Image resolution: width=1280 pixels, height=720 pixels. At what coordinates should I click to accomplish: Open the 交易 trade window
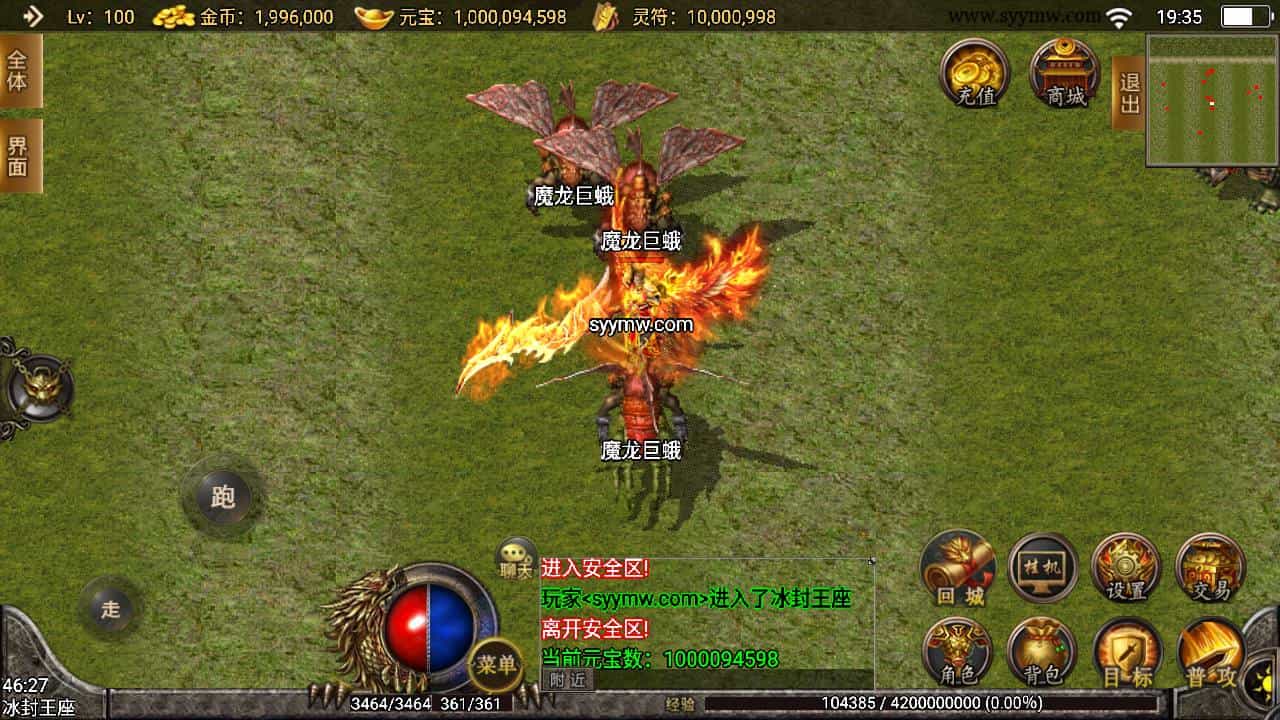click(1210, 568)
